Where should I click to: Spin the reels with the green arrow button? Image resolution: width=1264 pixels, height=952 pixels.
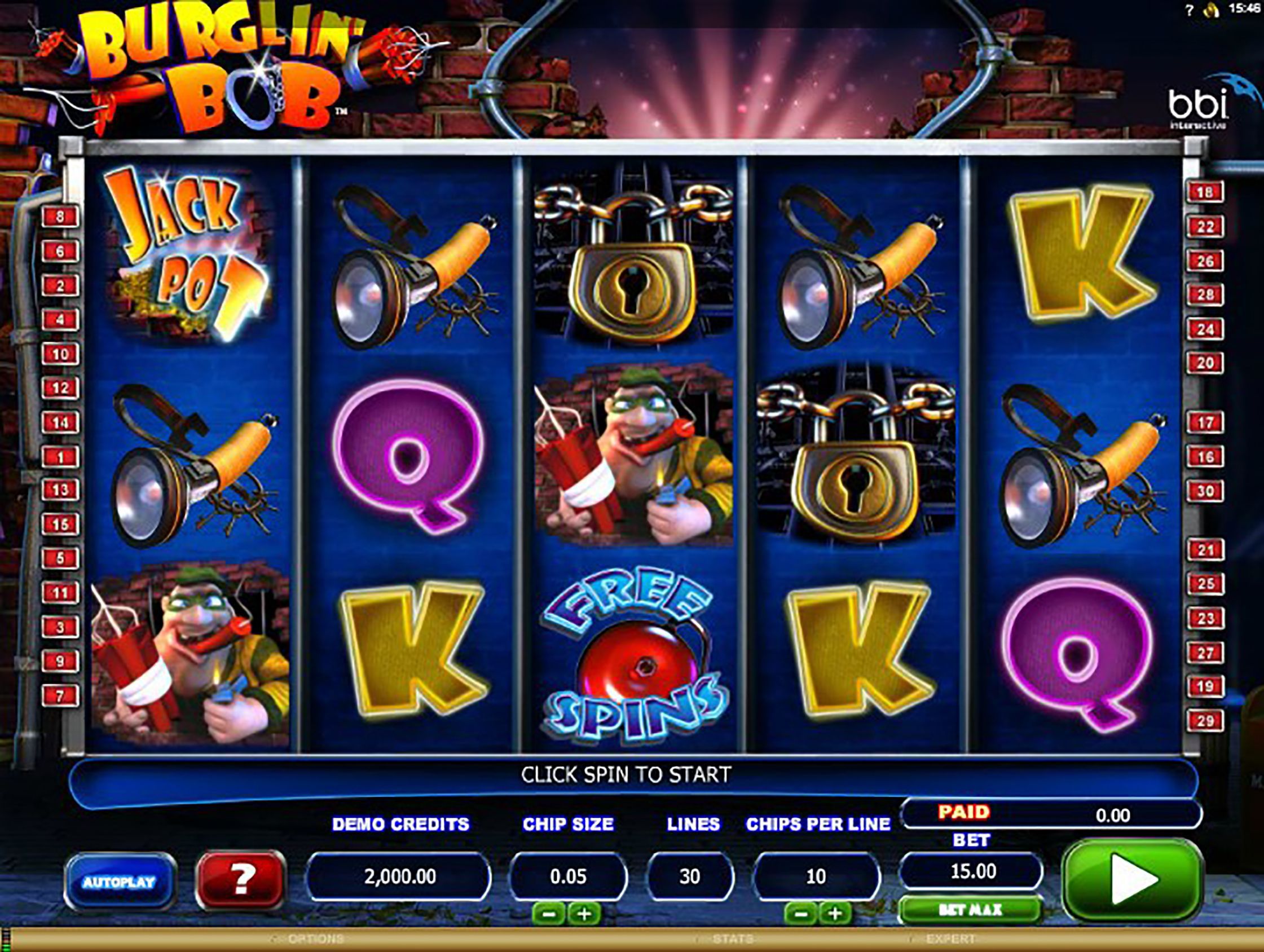click(1132, 879)
